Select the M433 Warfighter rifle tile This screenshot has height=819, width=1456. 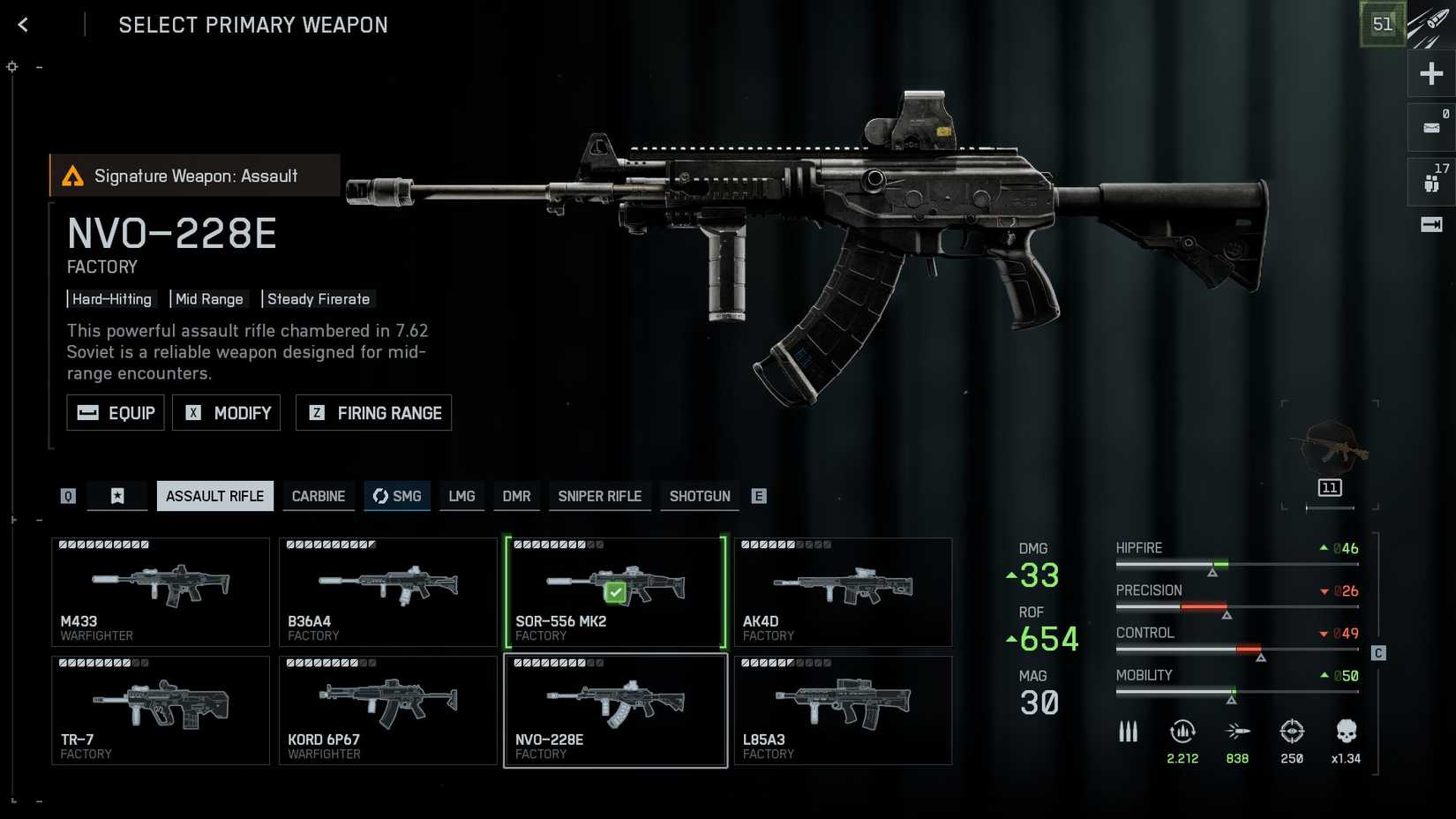[161, 591]
